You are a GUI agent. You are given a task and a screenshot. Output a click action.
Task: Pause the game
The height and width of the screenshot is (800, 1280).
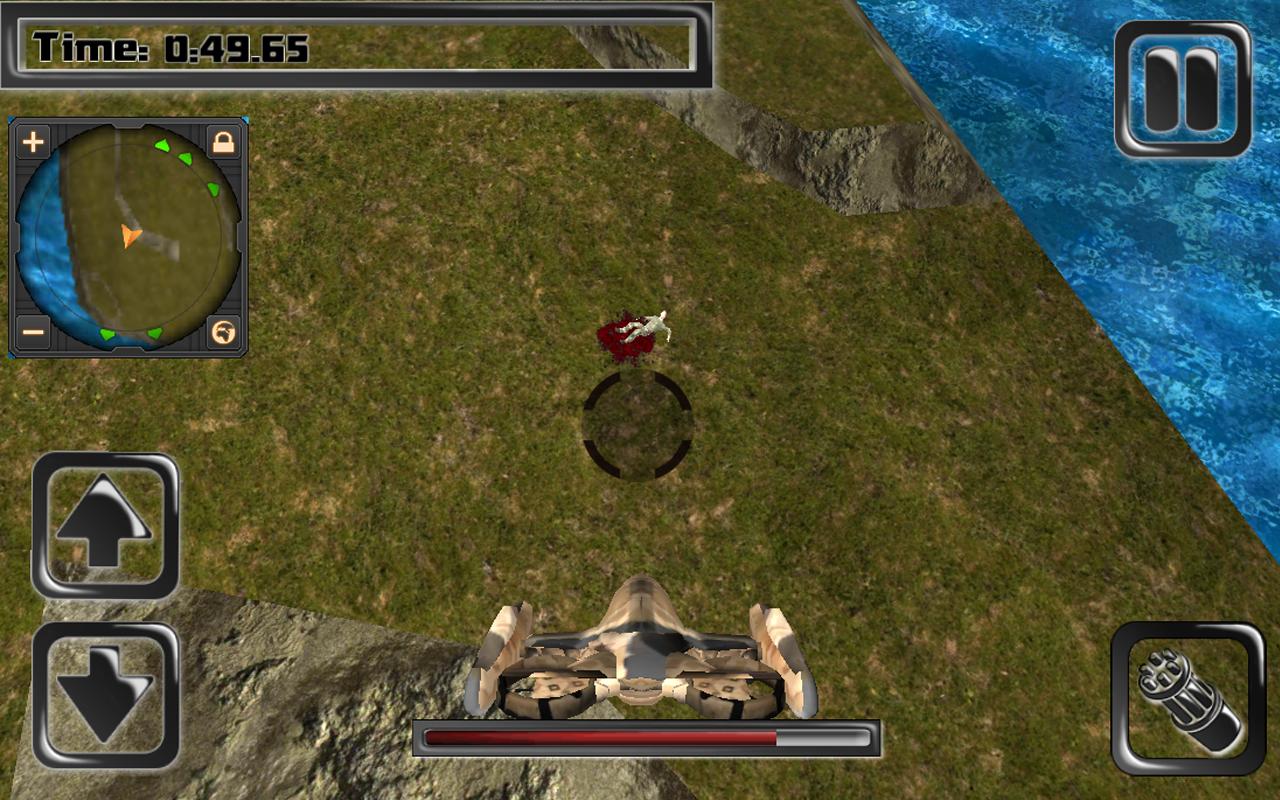point(1182,89)
